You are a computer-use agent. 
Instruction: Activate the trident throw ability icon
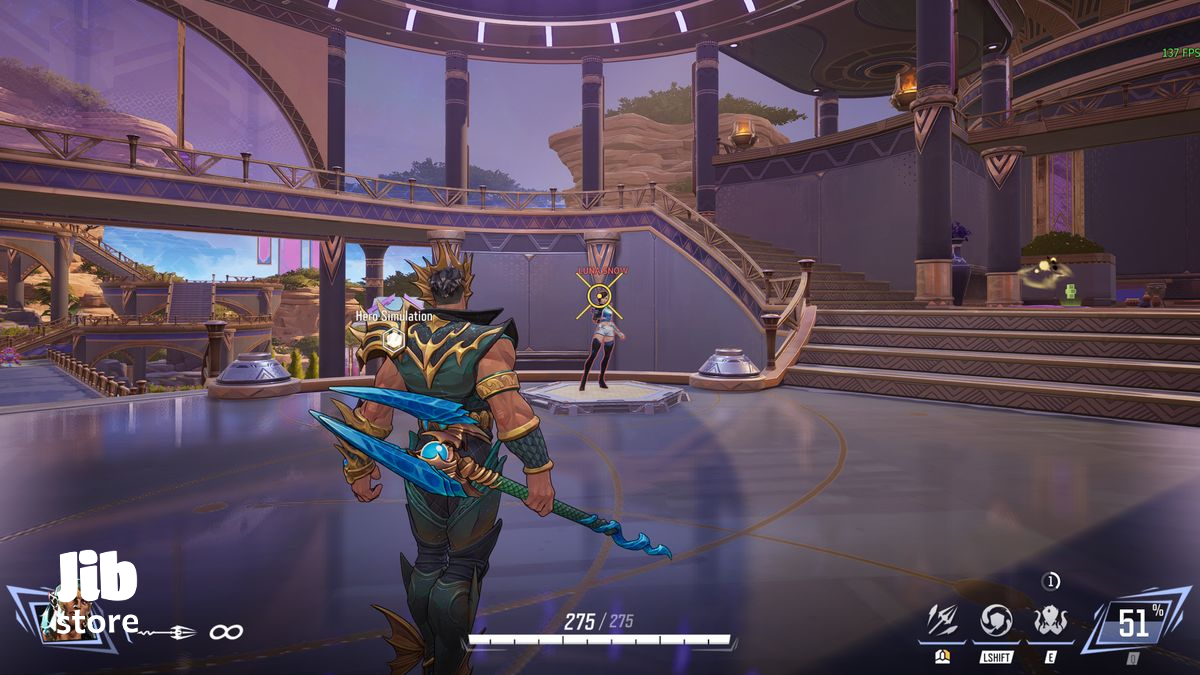click(x=941, y=621)
